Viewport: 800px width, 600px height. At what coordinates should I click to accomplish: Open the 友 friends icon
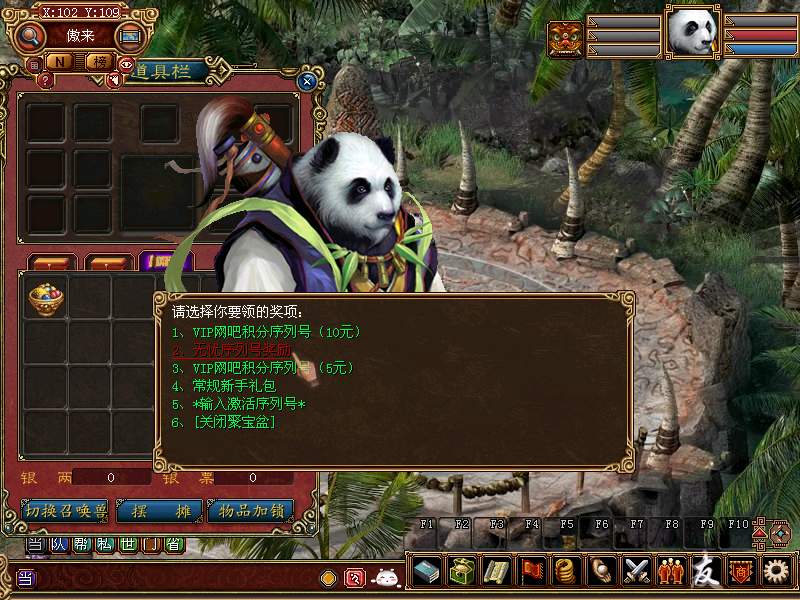706,571
